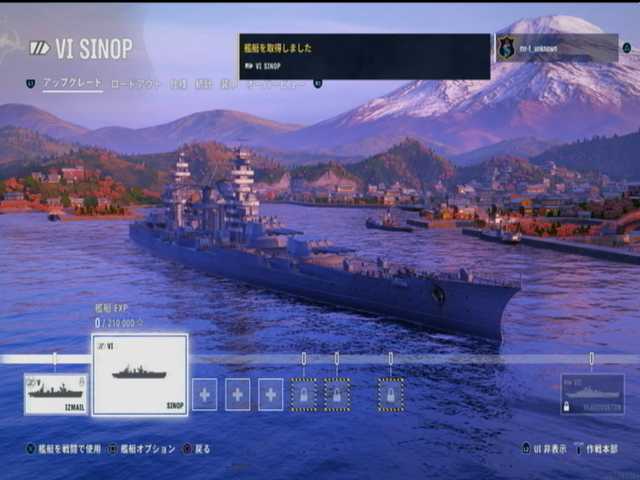The image size is (640, 480).
Task: Select the IZMAIL ship tile
Action: 56,393
